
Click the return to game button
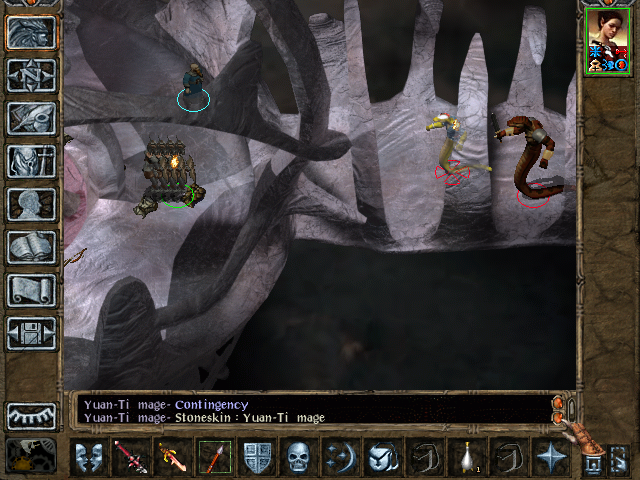pos(31,33)
